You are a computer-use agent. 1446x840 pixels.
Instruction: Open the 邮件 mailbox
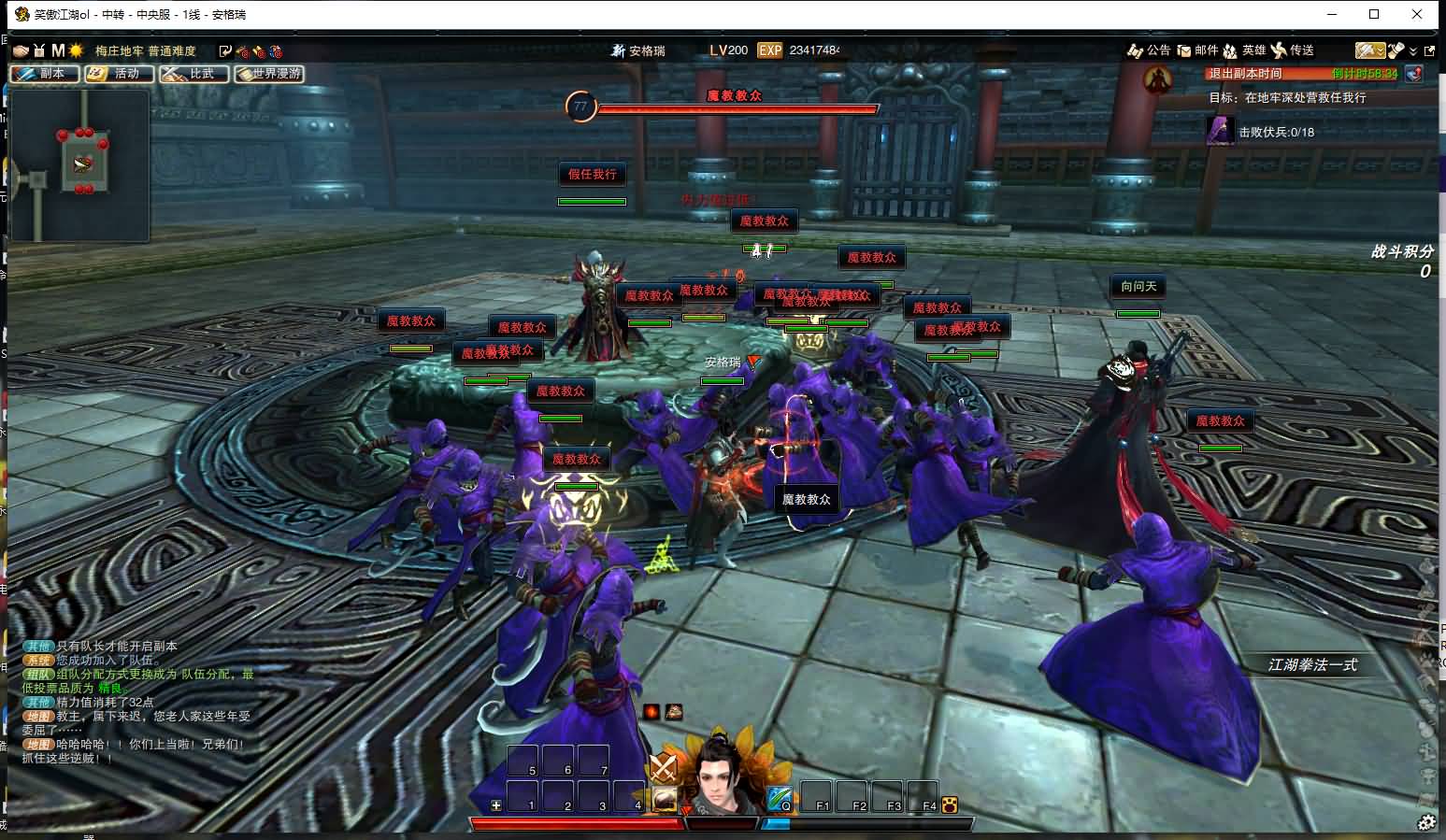pyautogui.click(x=1197, y=50)
